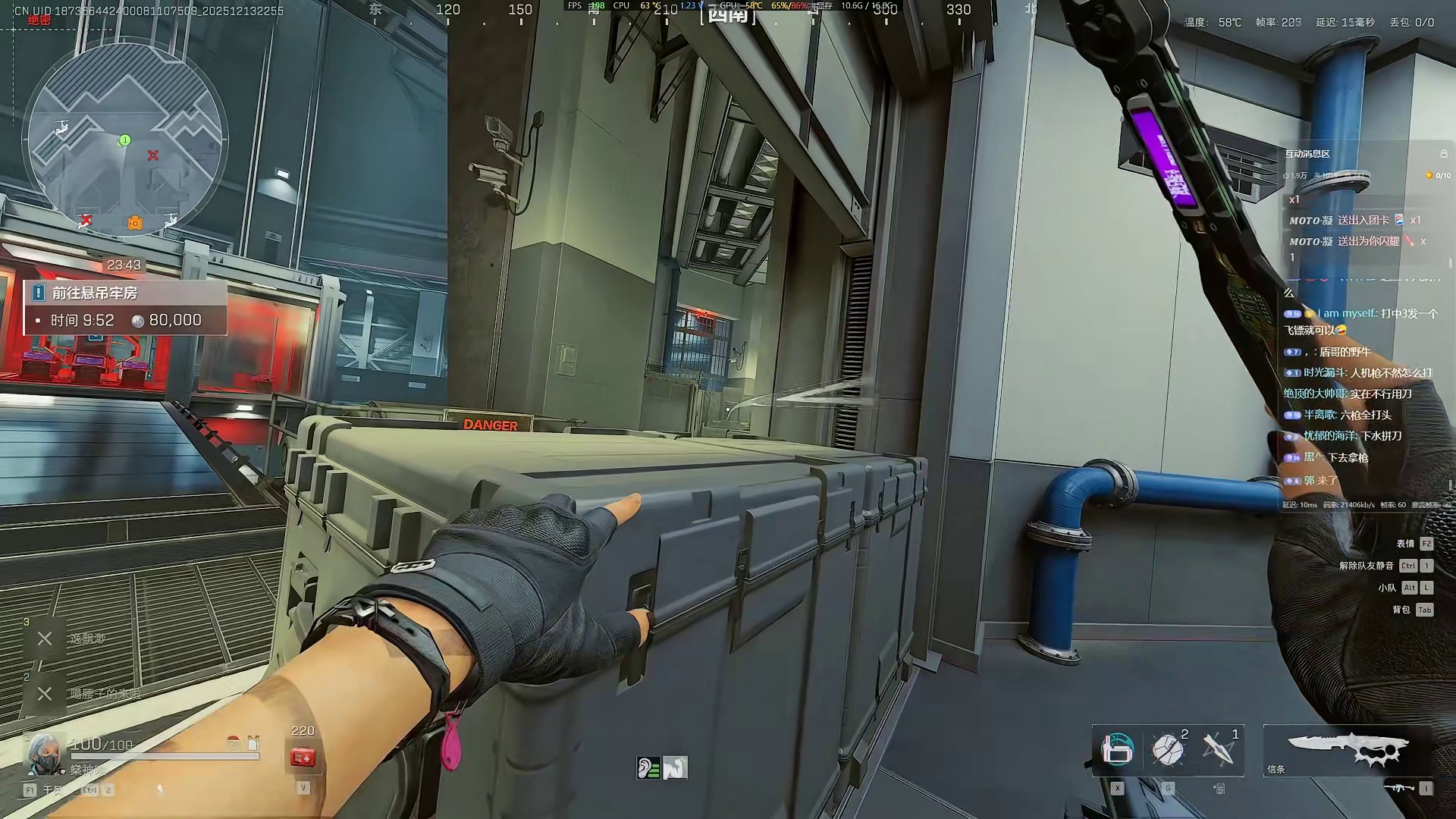Screen dimensions: 1456x819
Task: Switch to the small rifle weapon icon
Action: [x=1398, y=789]
